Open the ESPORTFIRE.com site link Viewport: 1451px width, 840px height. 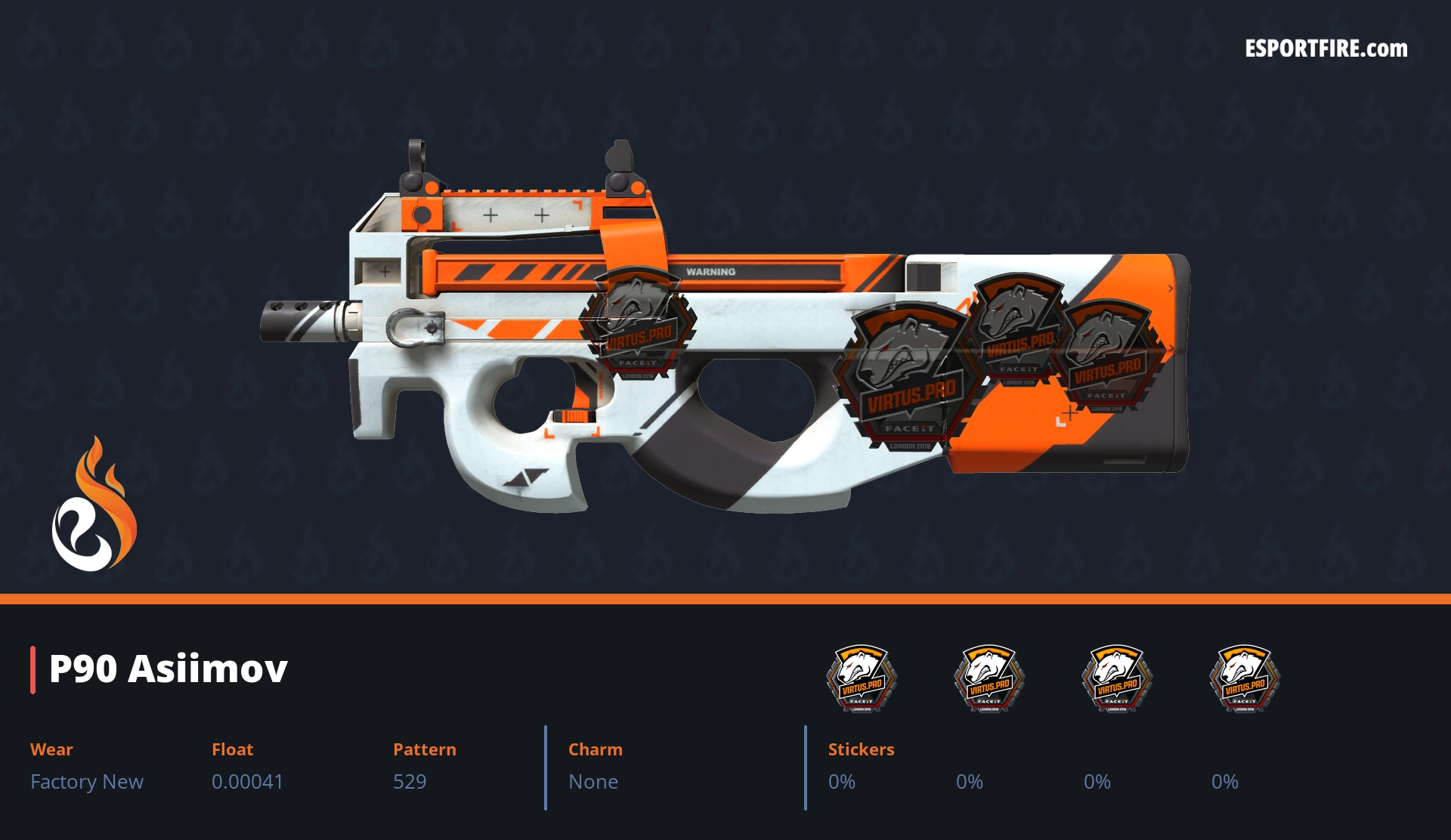pyautogui.click(x=1326, y=49)
